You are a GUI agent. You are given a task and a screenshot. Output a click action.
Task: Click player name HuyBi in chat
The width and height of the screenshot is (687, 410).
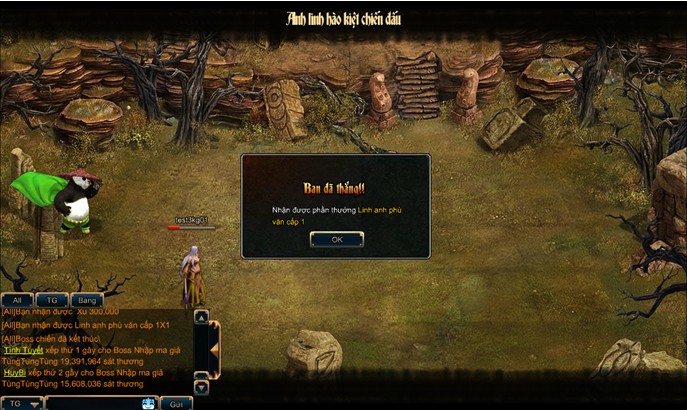[14, 372]
